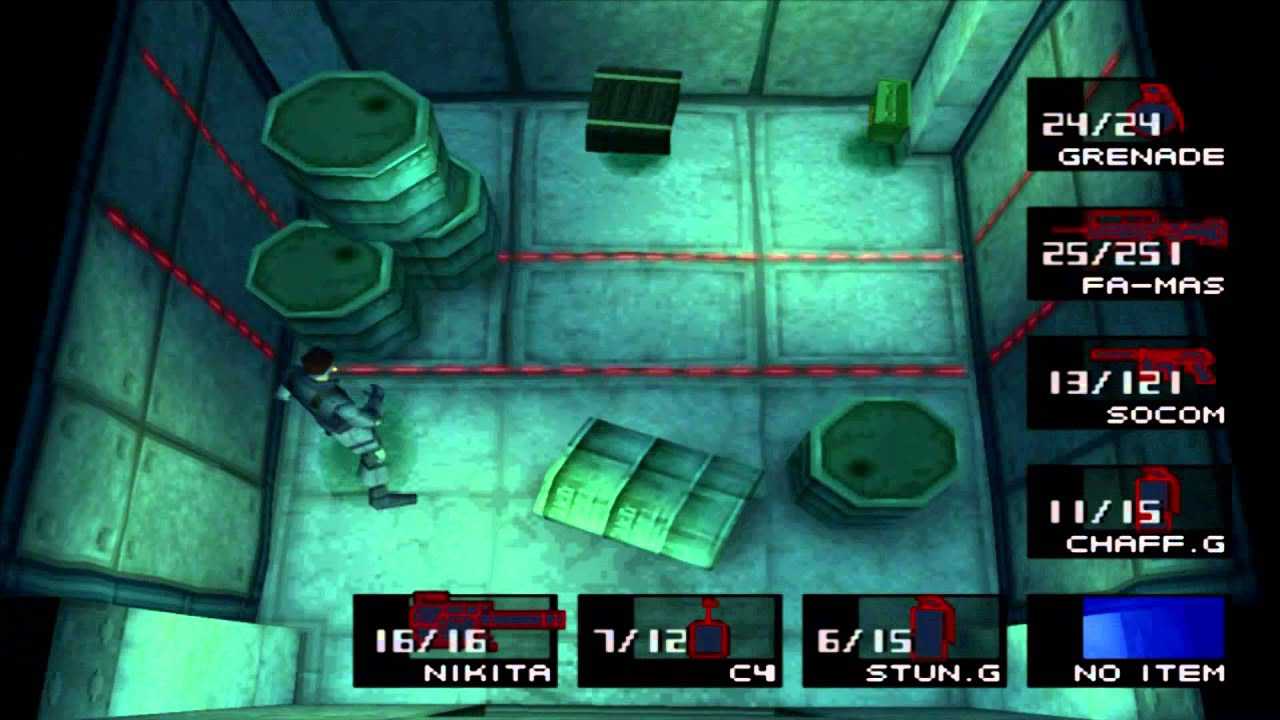Pick the CHAFF.G grenade slot
This screenshot has width=1280, height=720.
[1127, 512]
